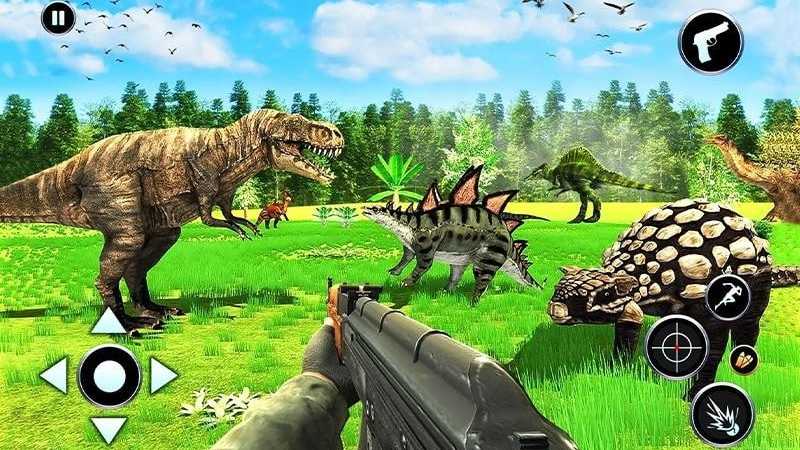Image resolution: width=800 pixels, height=450 pixels.
Task: Aim with the crosshair scope button
Action: (x=677, y=347)
